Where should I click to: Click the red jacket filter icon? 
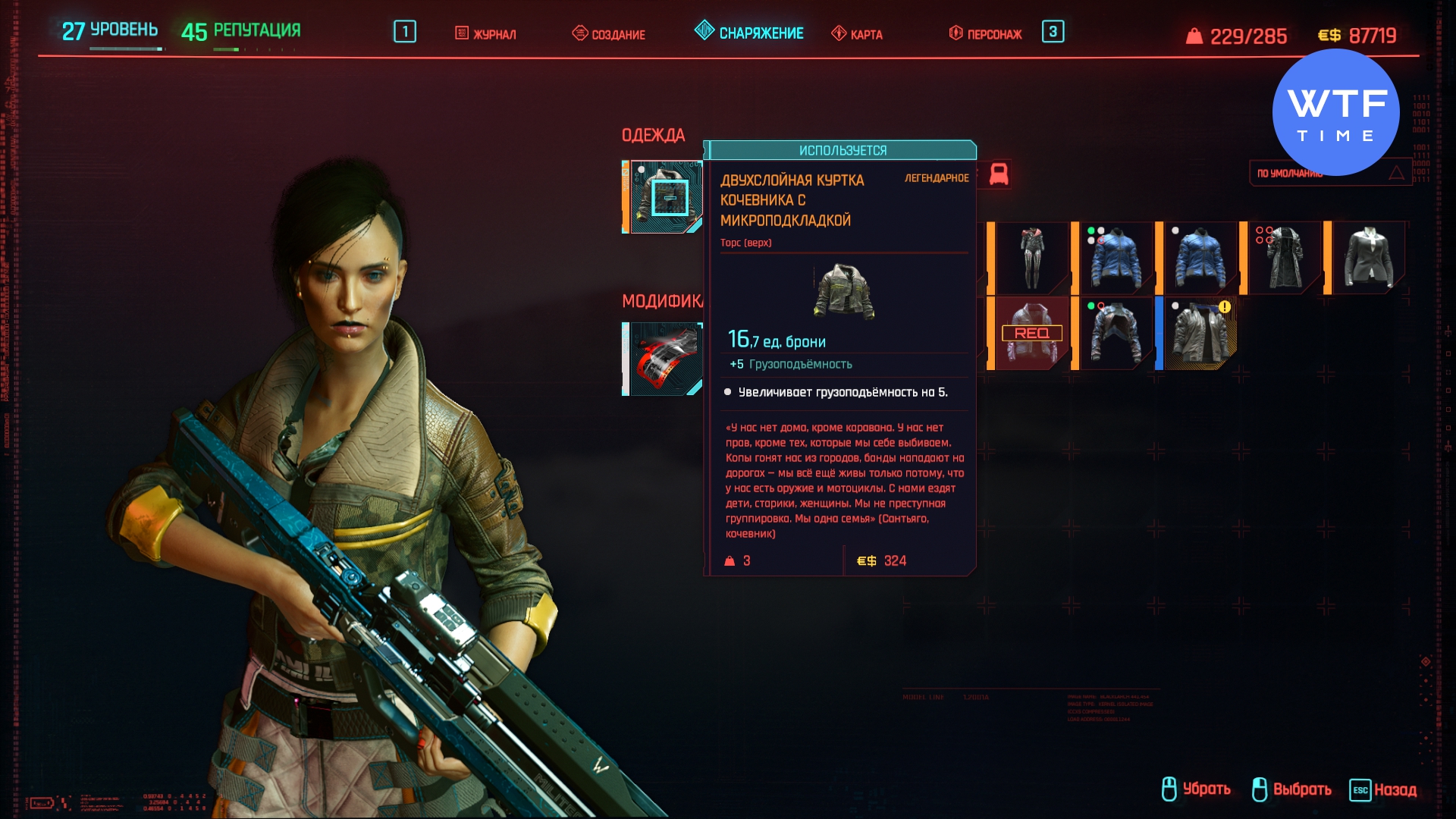pos(999,174)
